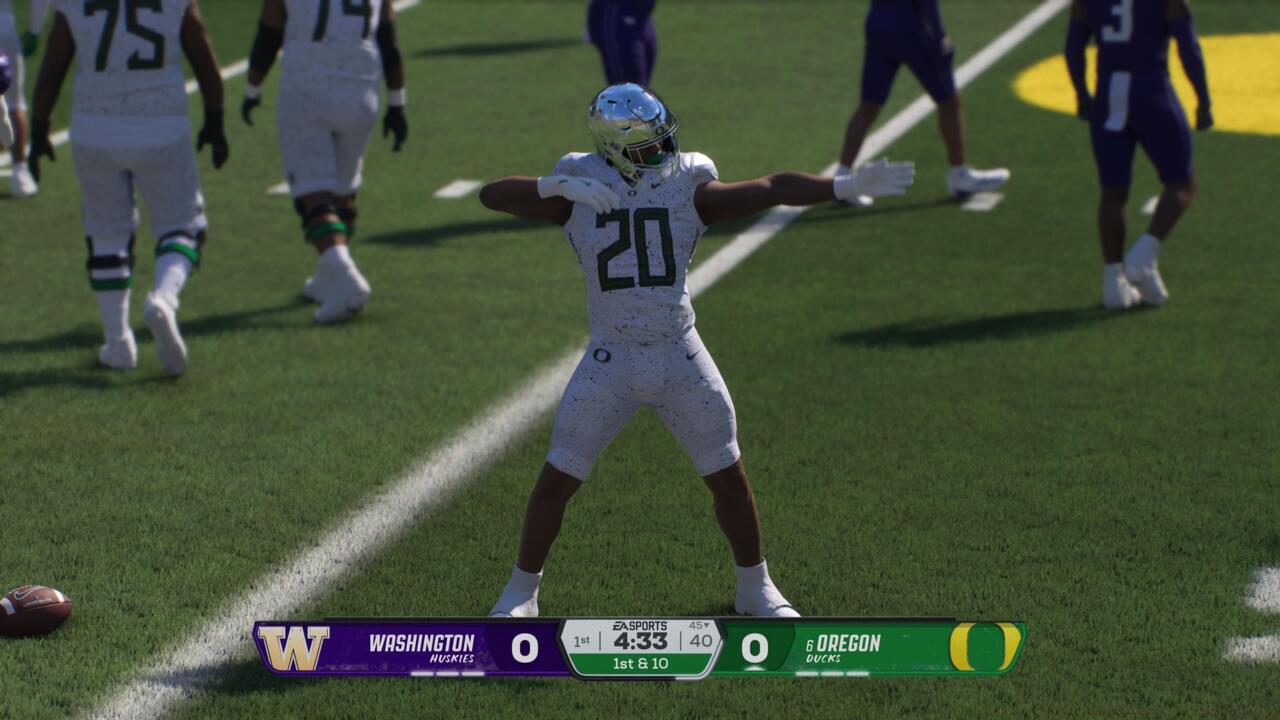The width and height of the screenshot is (1280, 720).
Task: Click Washington's score of 0
Action: pyautogui.click(x=525, y=646)
